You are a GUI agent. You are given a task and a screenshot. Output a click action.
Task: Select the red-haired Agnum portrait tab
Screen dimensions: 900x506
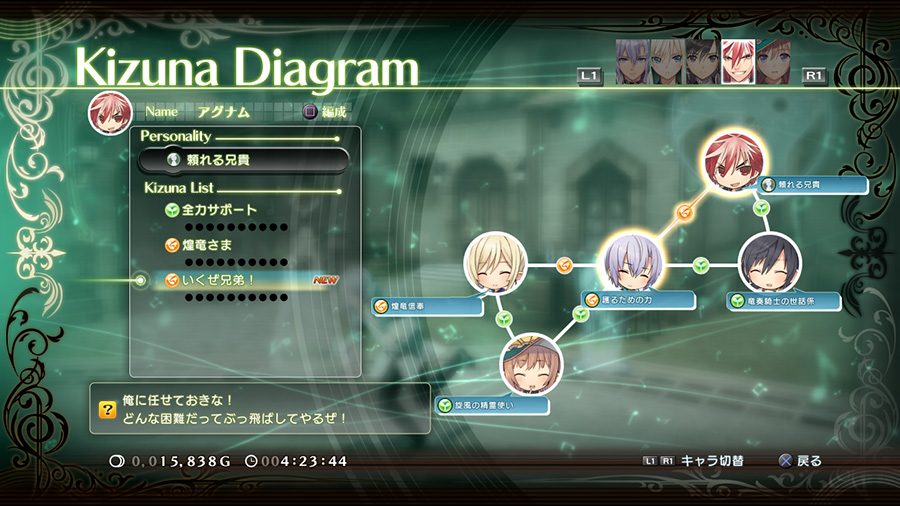738,61
